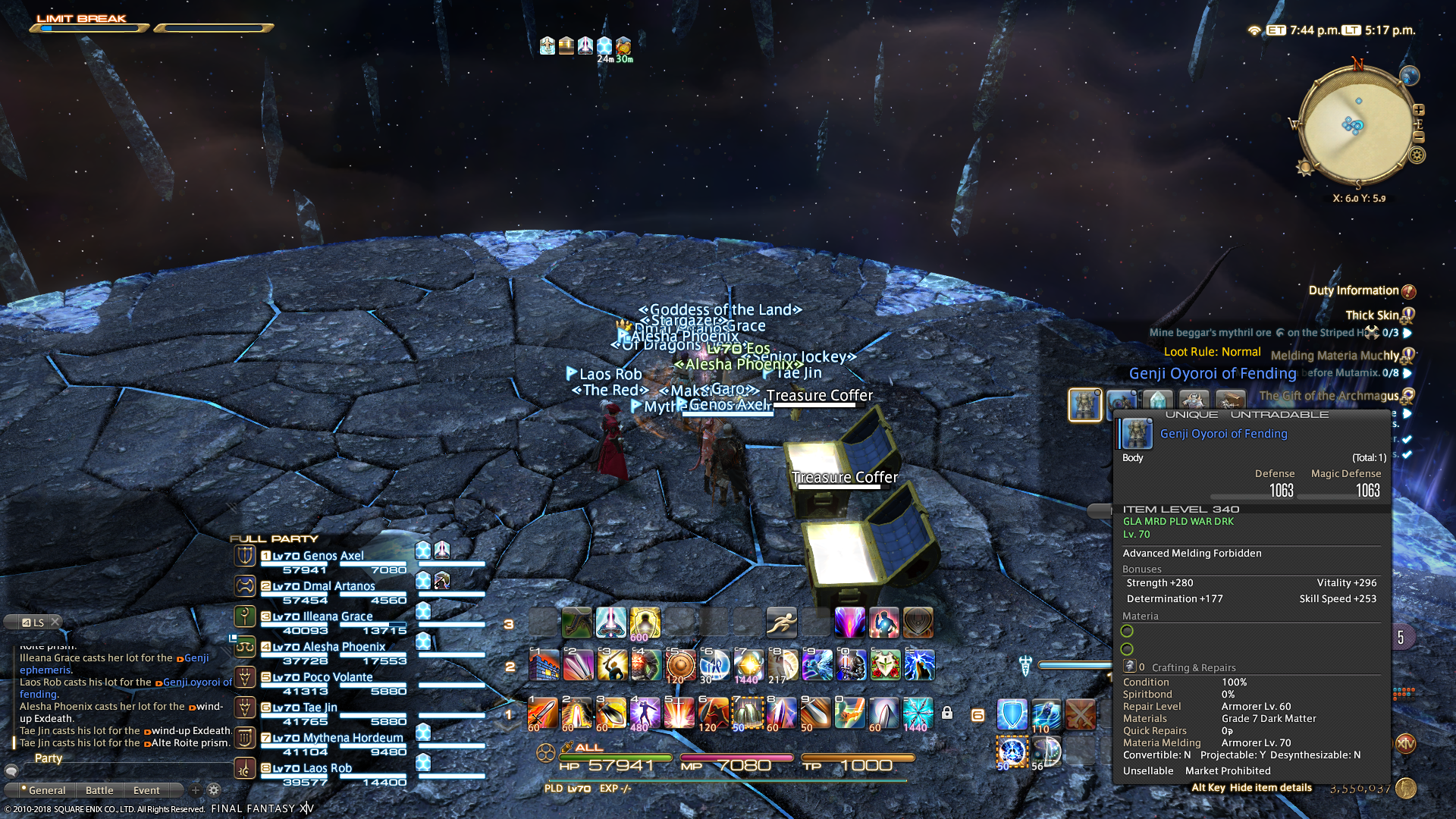Close the LS chat tab

(x=55, y=622)
